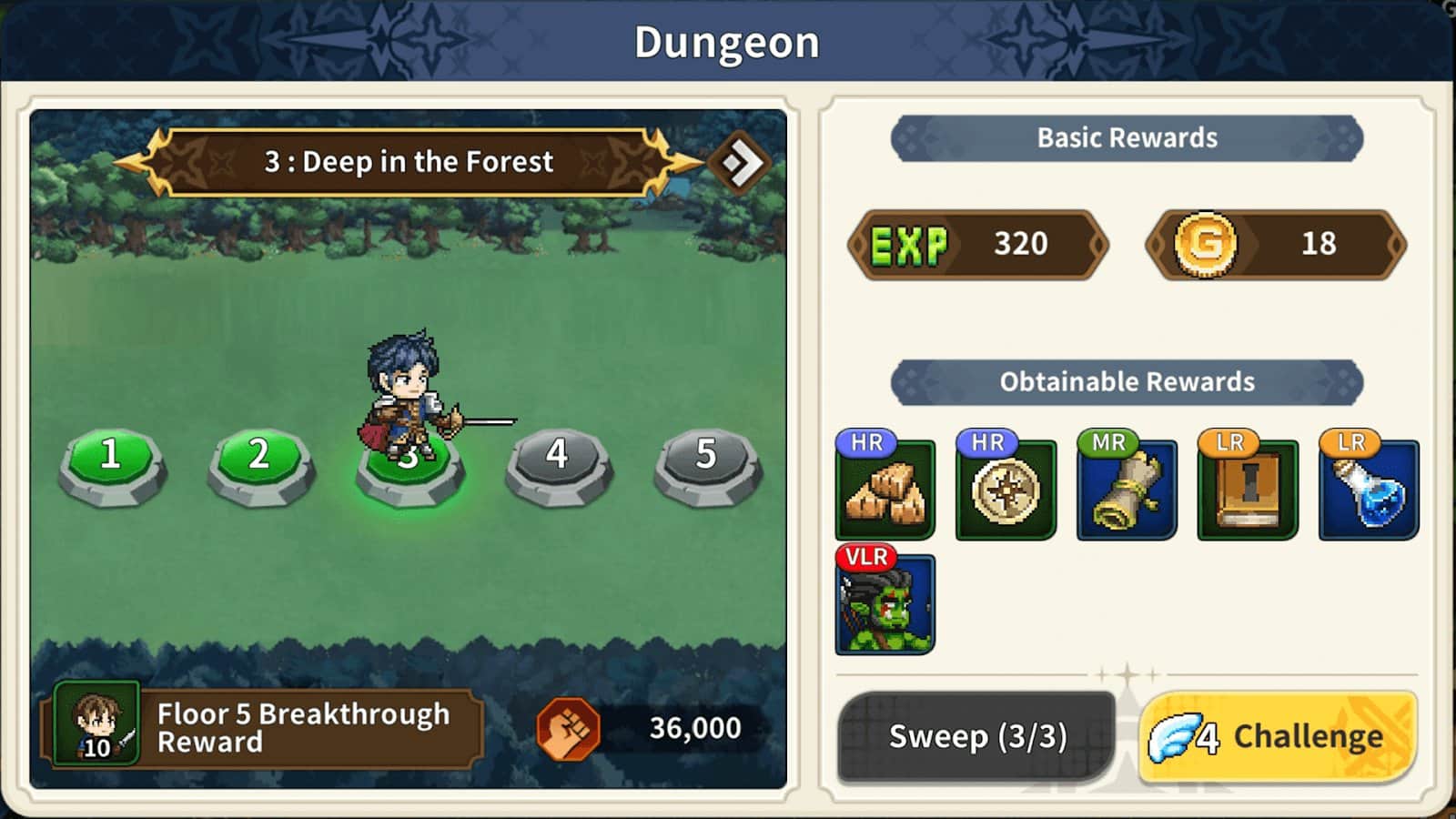Tap the Sweep (3/3) button

tap(976, 736)
